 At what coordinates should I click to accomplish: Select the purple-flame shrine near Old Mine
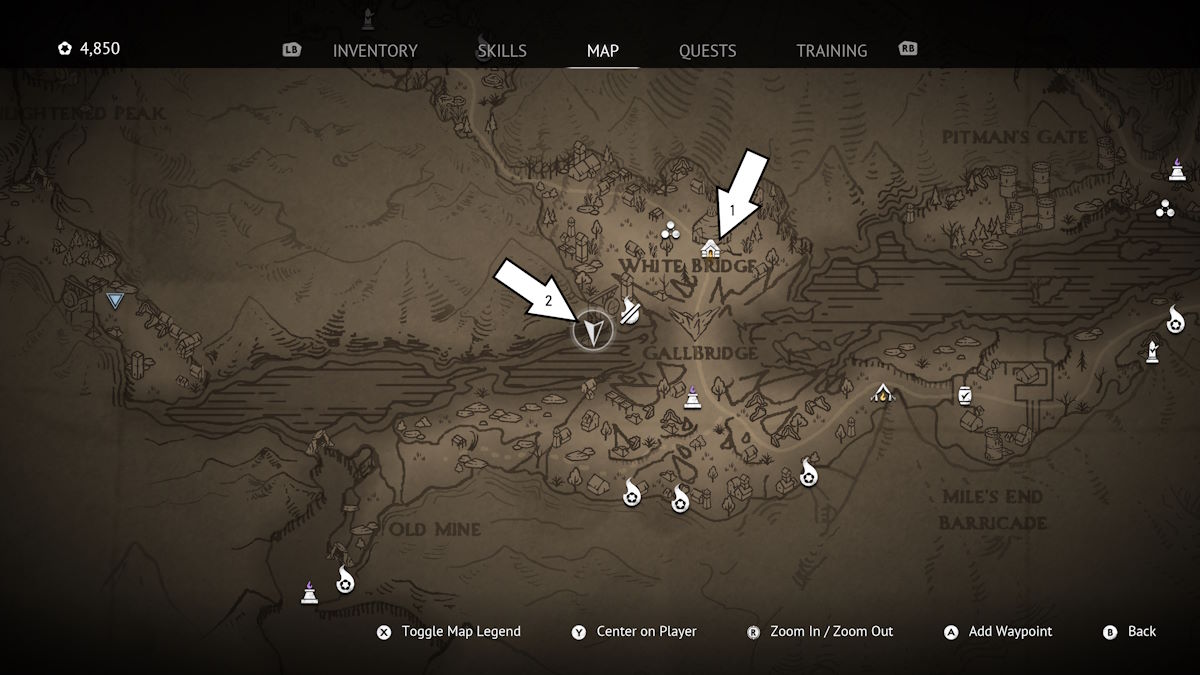point(309,593)
